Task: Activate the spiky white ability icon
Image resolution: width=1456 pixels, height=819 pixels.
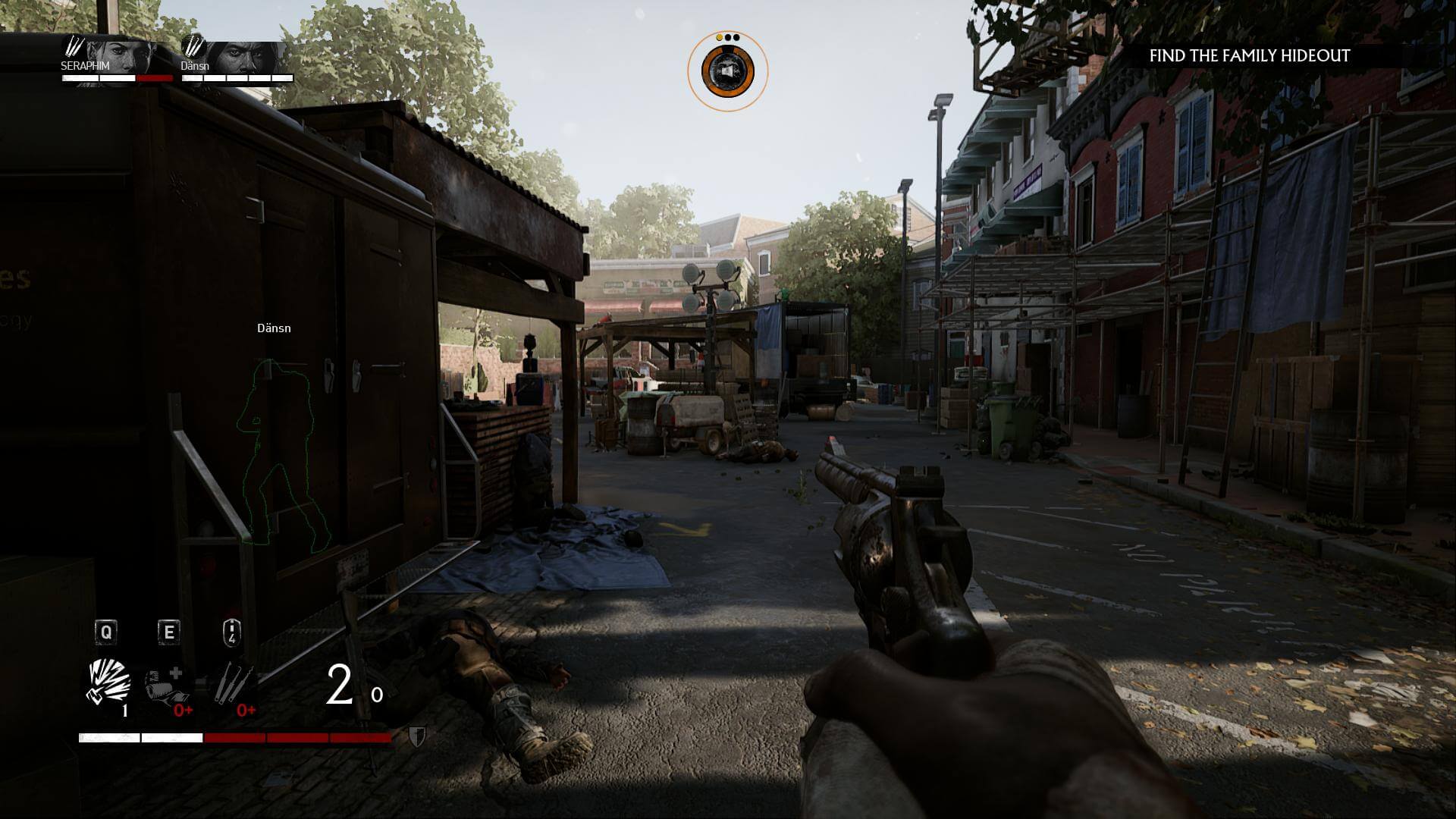Action: coord(108,682)
